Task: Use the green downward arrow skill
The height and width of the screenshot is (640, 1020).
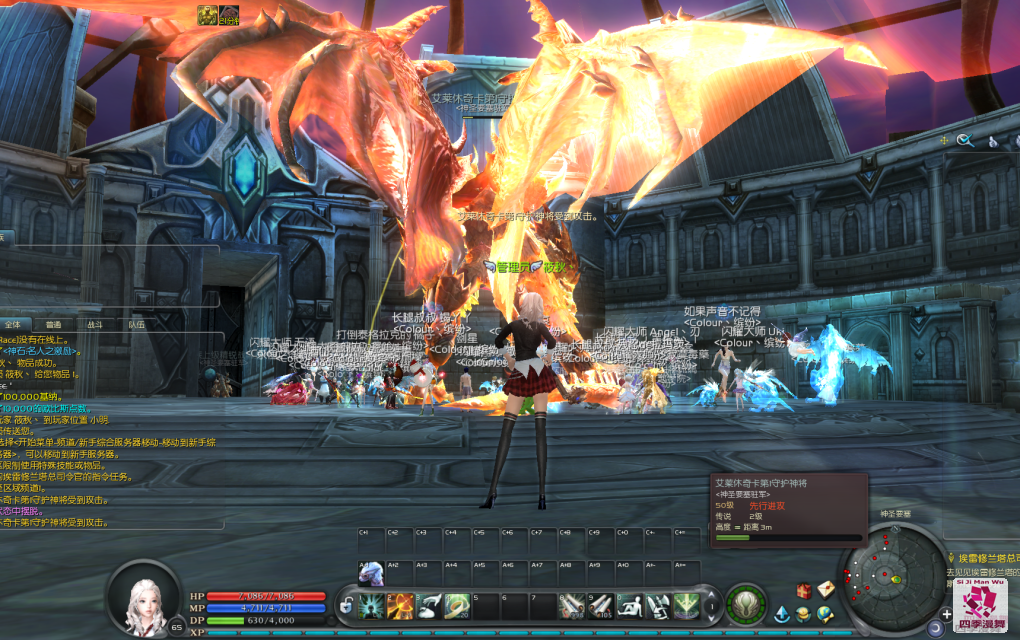Action: 686,604
